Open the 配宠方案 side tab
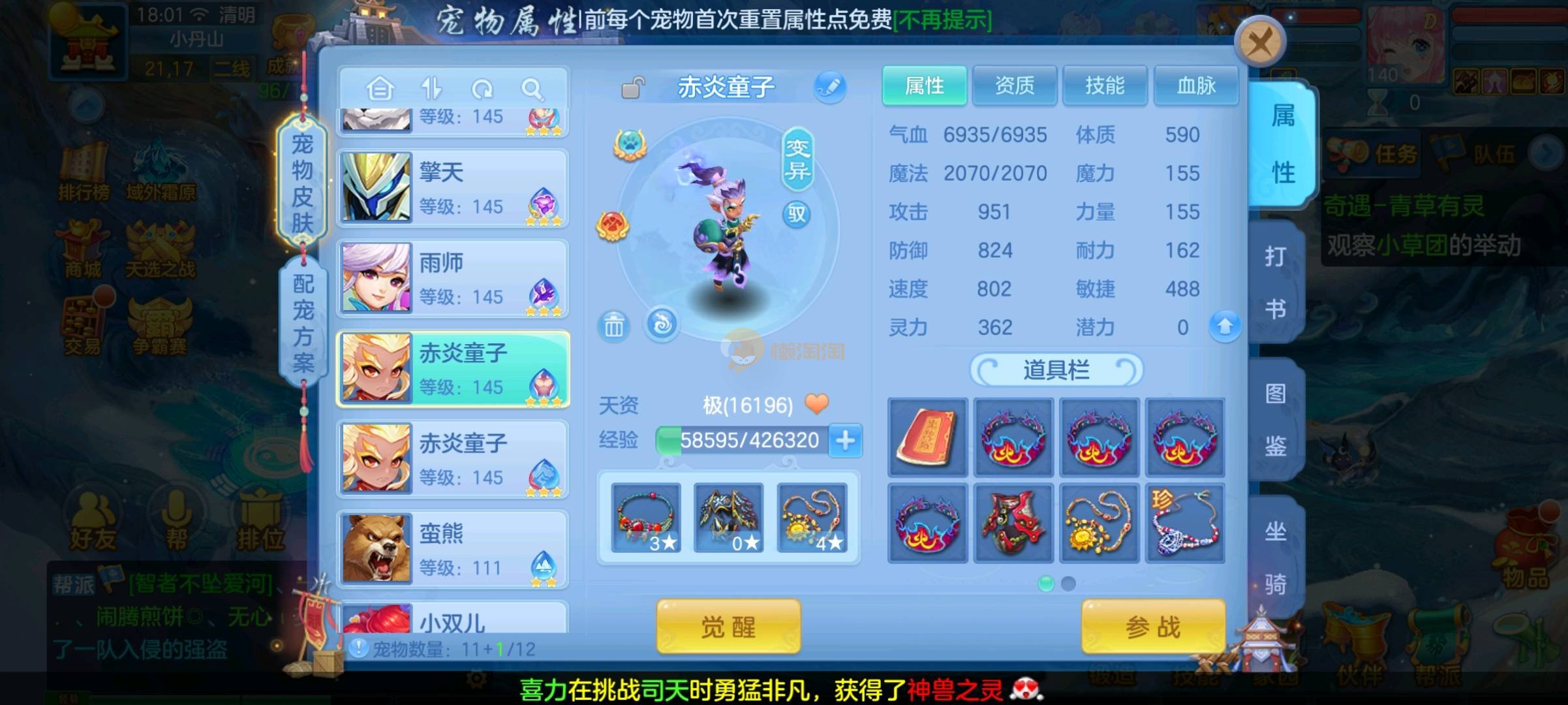The height and width of the screenshot is (705, 1568). (x=303, y=323)
